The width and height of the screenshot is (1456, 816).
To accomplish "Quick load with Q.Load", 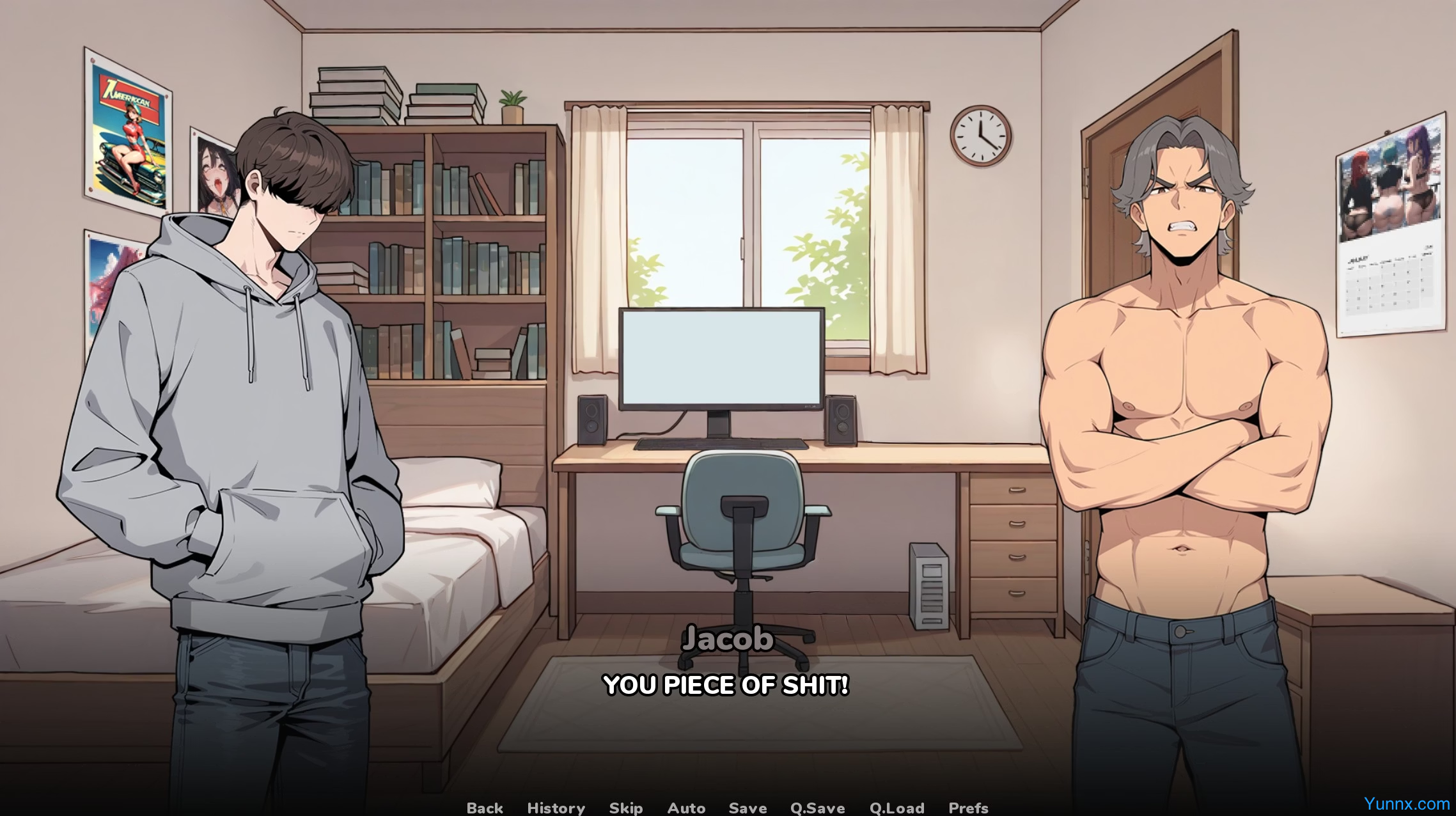I will 896,808.
